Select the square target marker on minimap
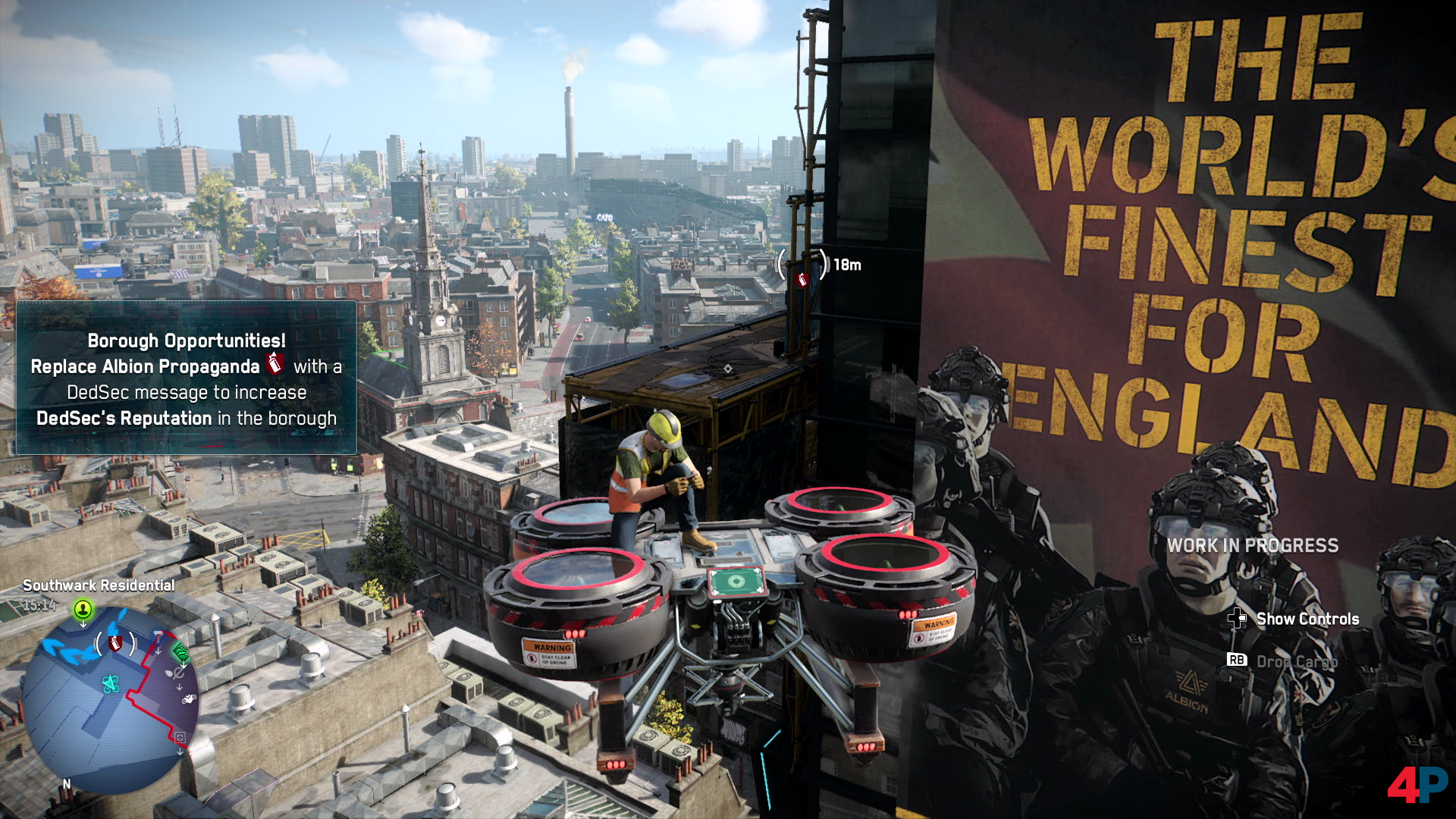 pos(180,737)
